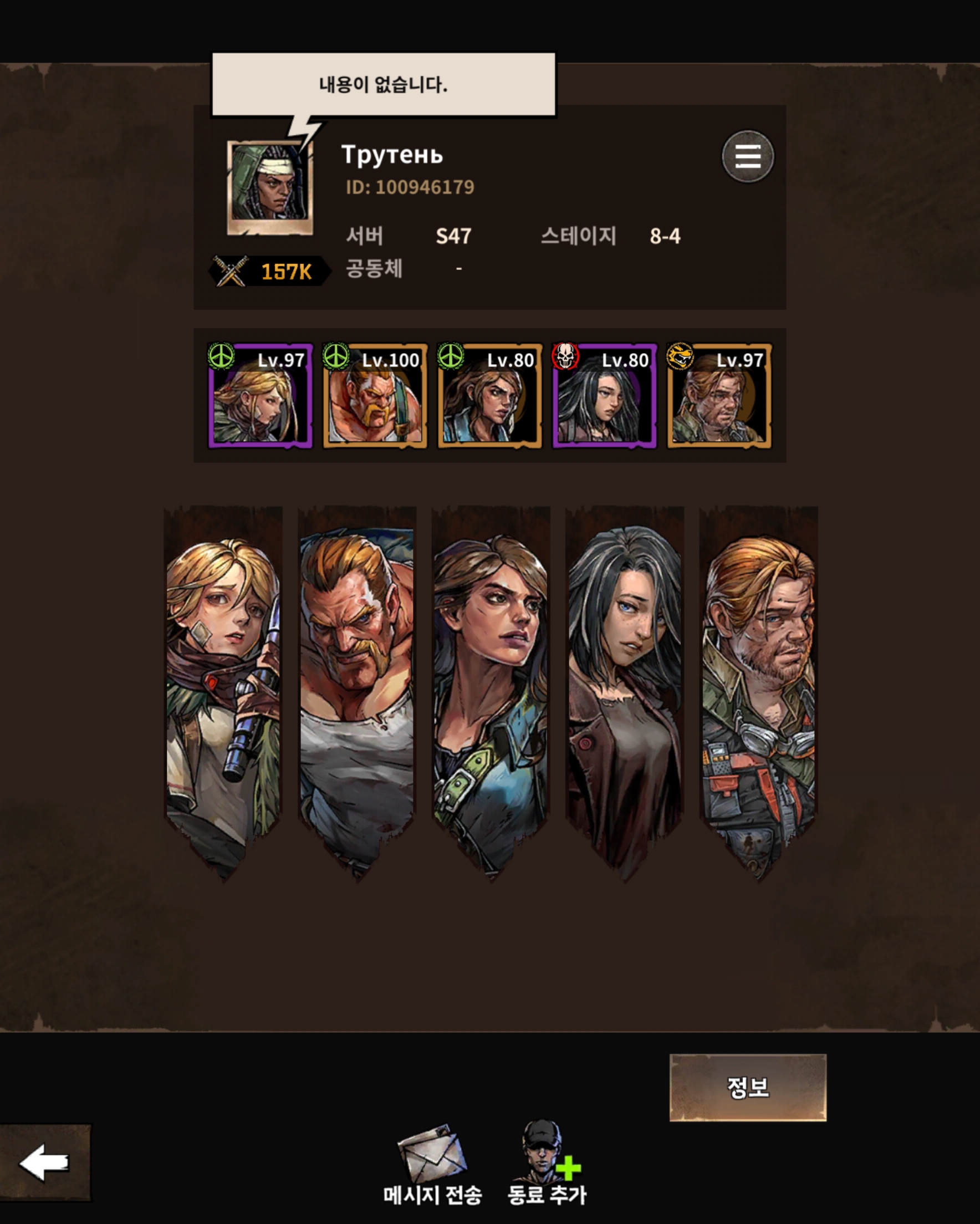Send a message via 메시지 전송

pos(432,1164)
